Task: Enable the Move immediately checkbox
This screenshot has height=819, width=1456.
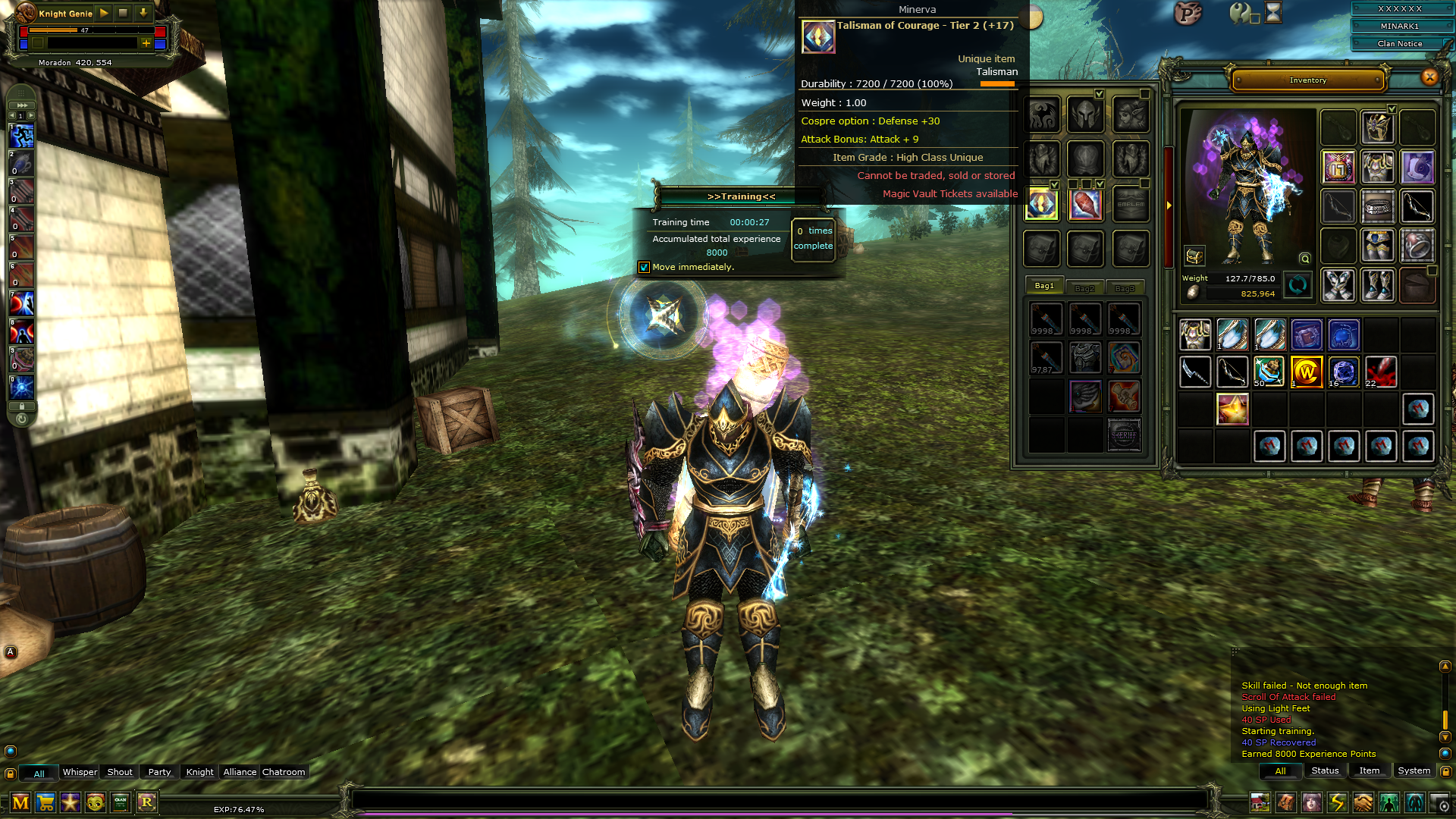Action: click(x=645, y=267)
